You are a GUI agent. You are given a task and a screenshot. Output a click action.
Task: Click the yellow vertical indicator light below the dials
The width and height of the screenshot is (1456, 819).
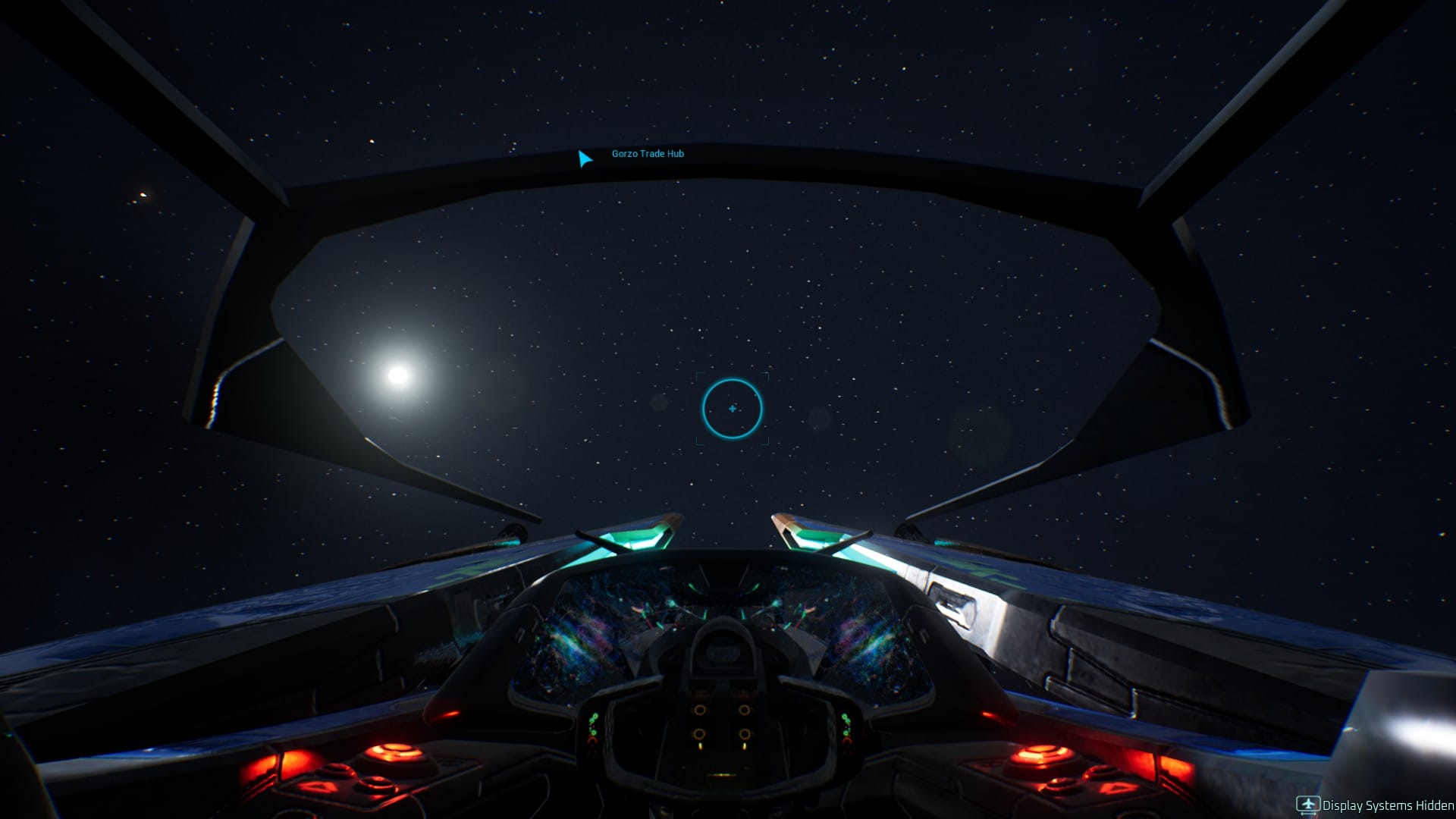(x=700, y=746)
